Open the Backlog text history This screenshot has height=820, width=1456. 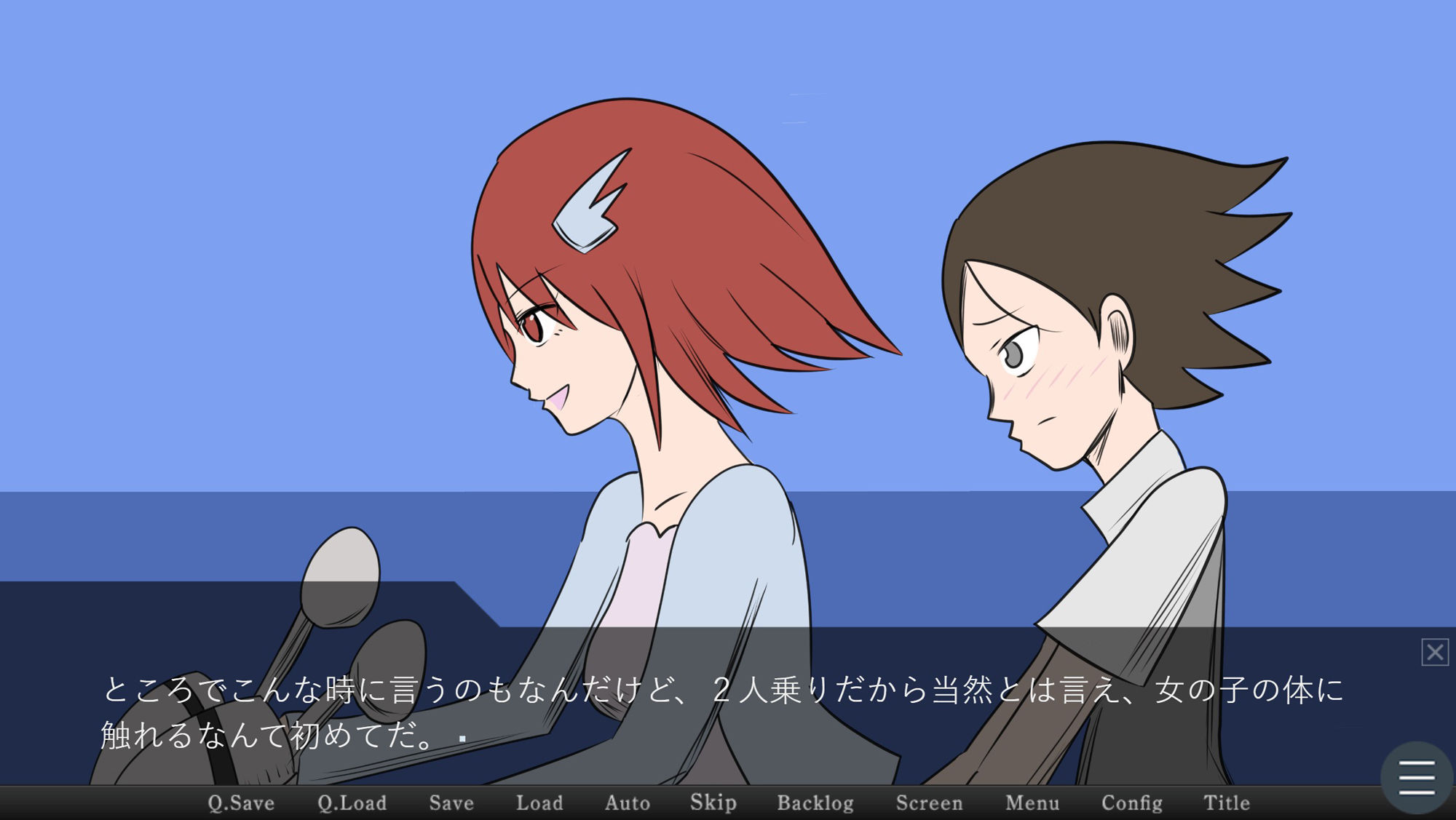tap(816, 803)
